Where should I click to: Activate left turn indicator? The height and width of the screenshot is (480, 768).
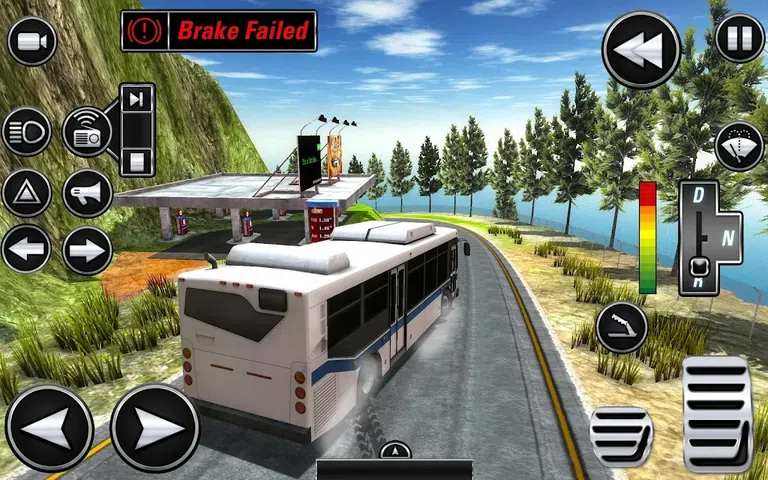tap(27, 250)
